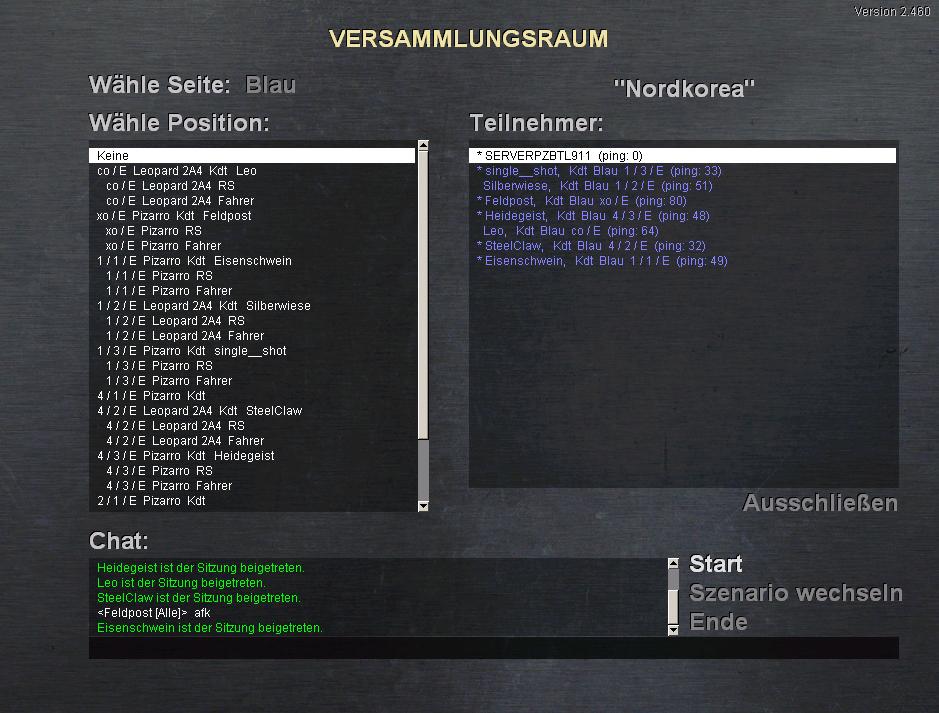Click position list scroll-down arrow
Viewport: 939px width, 713px height.
(422, 506)
